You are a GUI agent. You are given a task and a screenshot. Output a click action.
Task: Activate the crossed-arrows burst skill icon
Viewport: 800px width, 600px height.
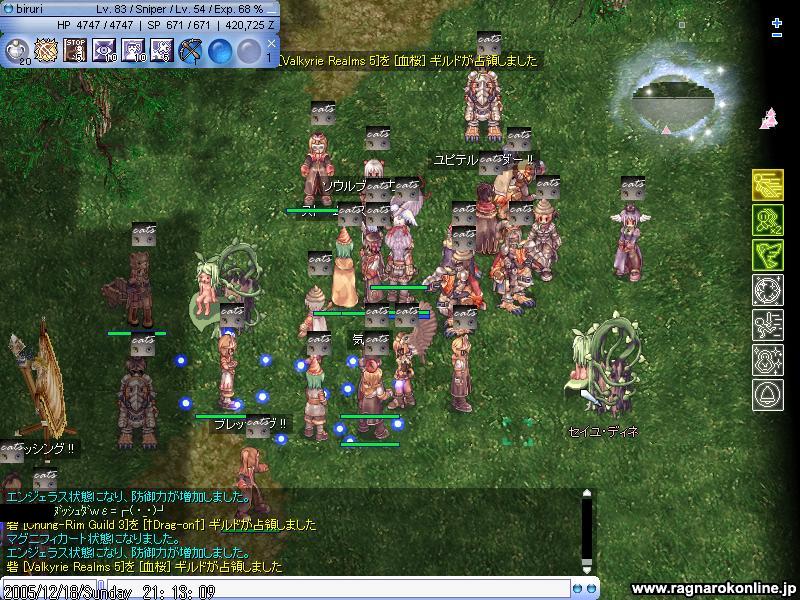point(47,49)
